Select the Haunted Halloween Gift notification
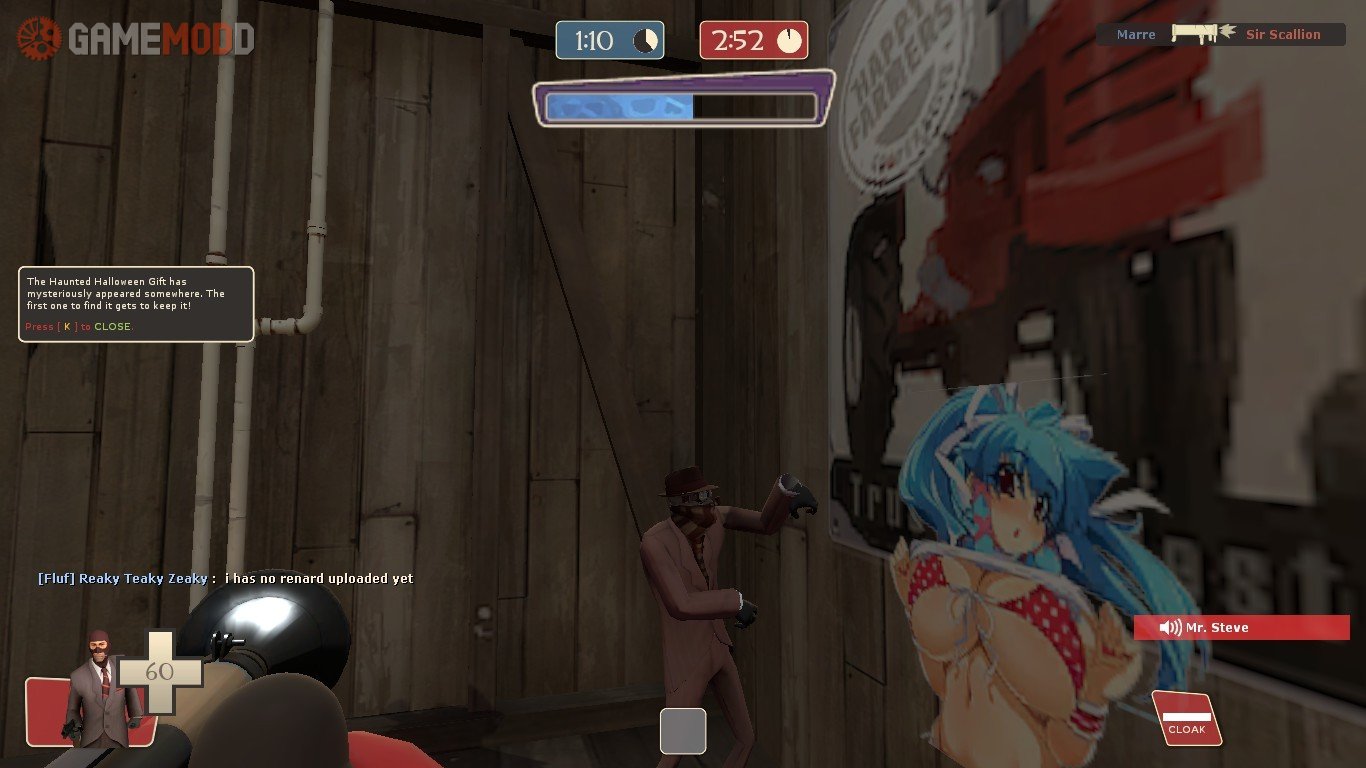Viewport: 1366px width, 768px height. [x=136, y=304]
